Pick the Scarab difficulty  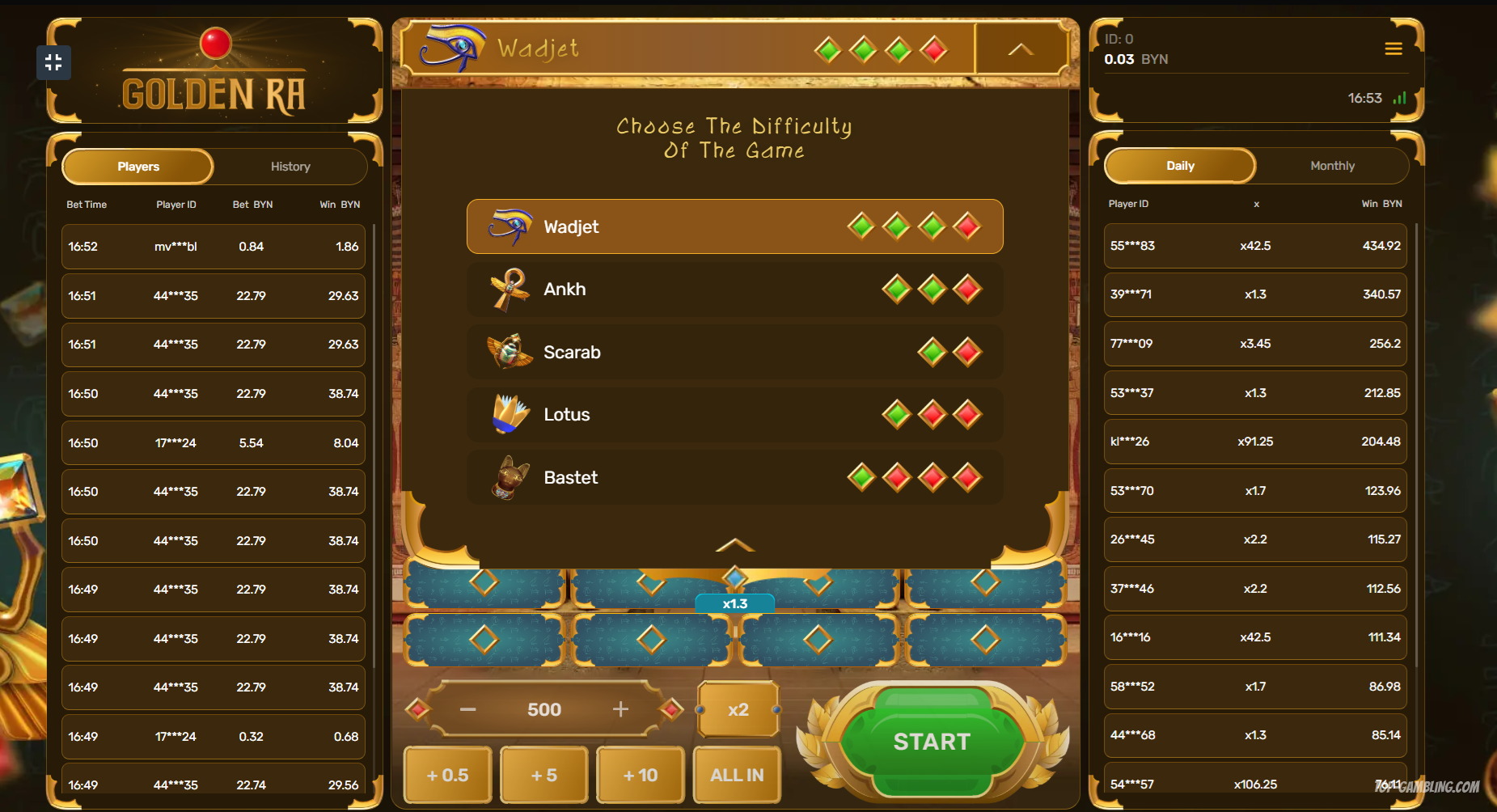(x=734, y=352)
